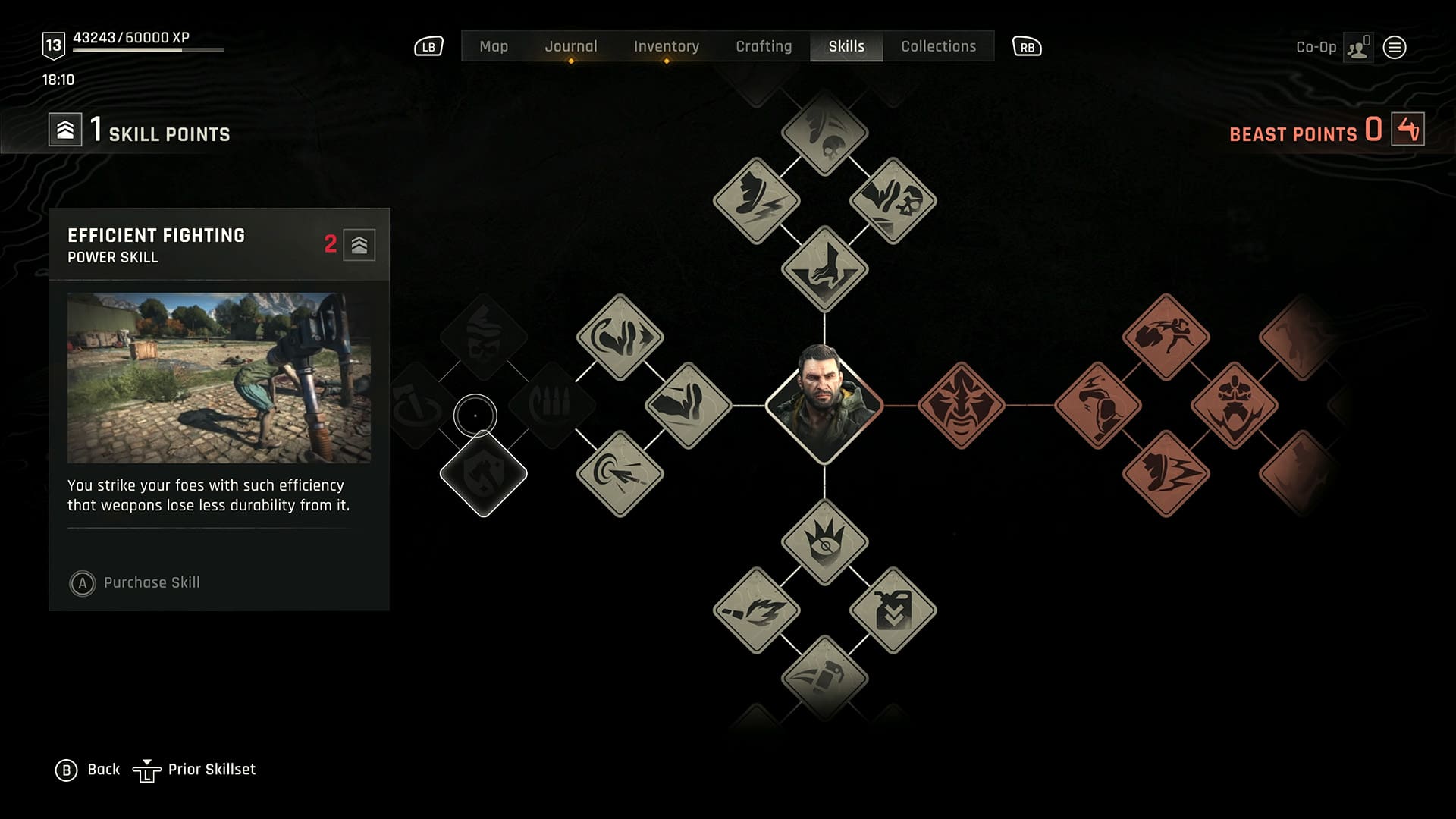The width and height of the screenshot is (1456, 819).
Task: Select the Skills tab
Action: (846, 46)
